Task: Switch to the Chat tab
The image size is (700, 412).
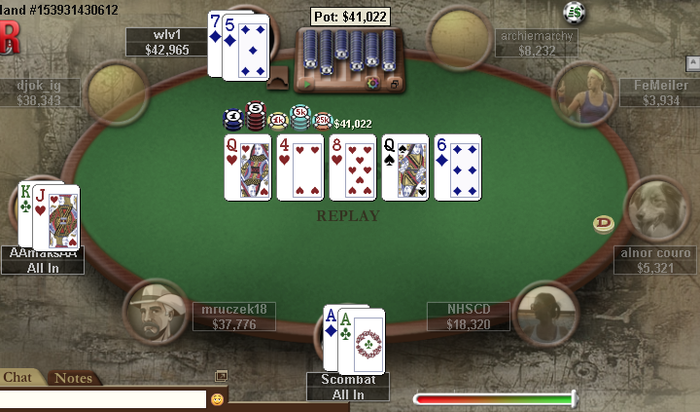Action: click(x=18, y=377)
